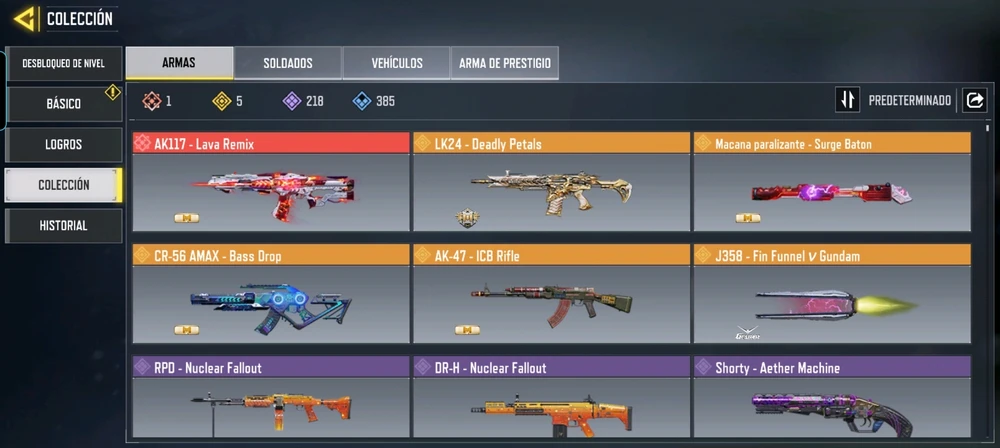Choose the RPD Nuclear Fallout card
This screenshot has height=448, width=1000.
270,400
